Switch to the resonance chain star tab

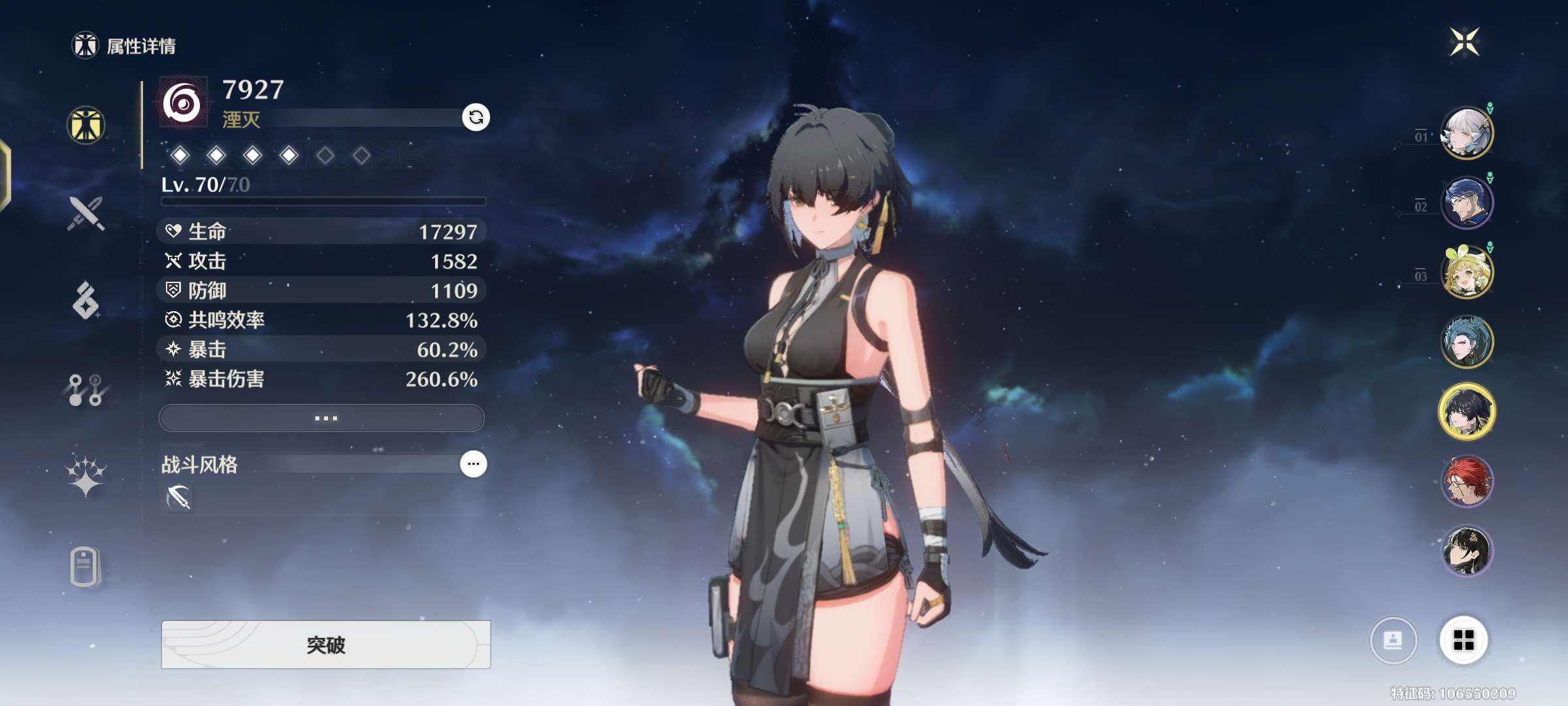[86, 476]
